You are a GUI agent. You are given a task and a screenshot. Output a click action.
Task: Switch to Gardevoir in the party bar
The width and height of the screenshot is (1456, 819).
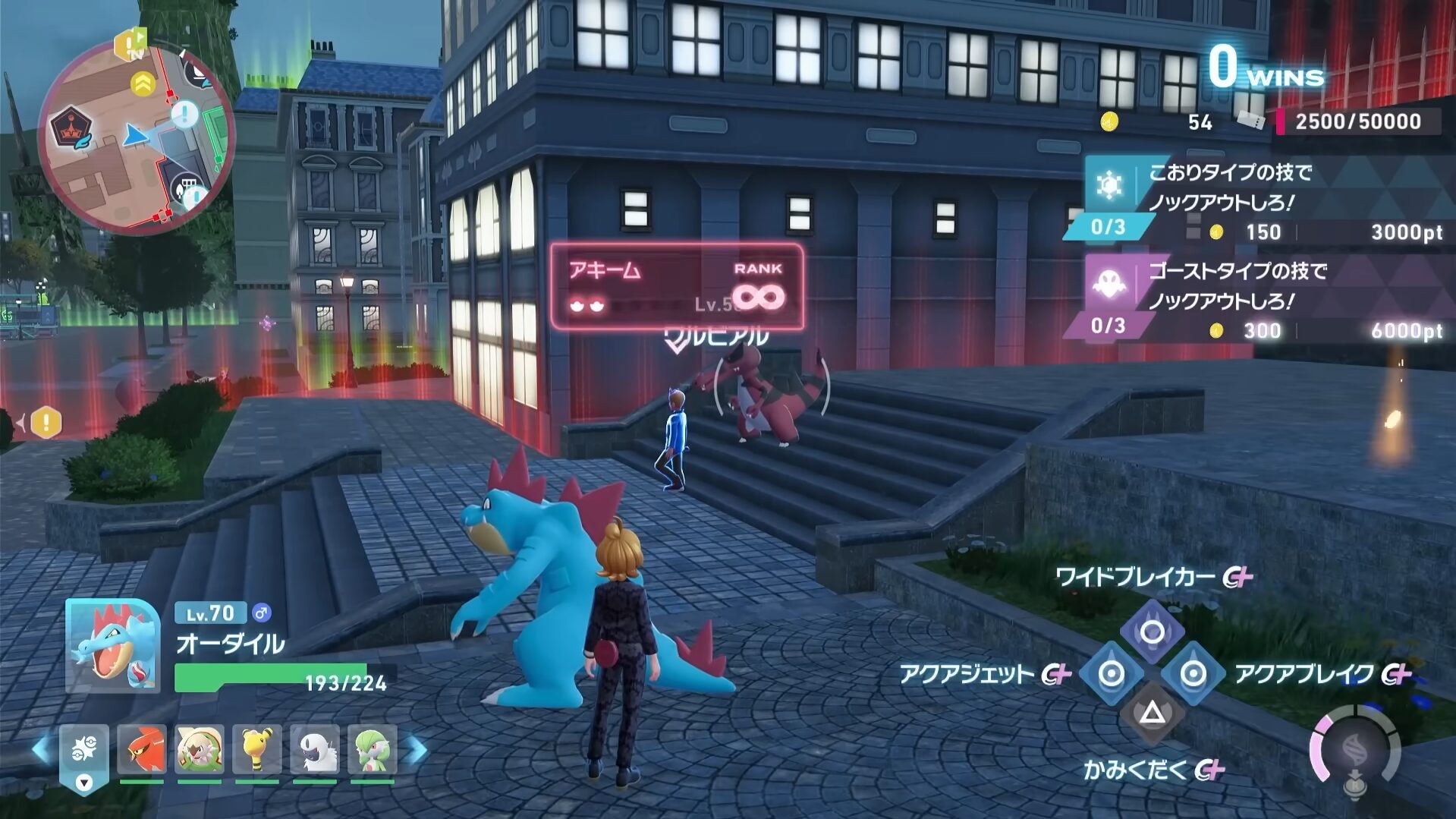pos(373,749)
